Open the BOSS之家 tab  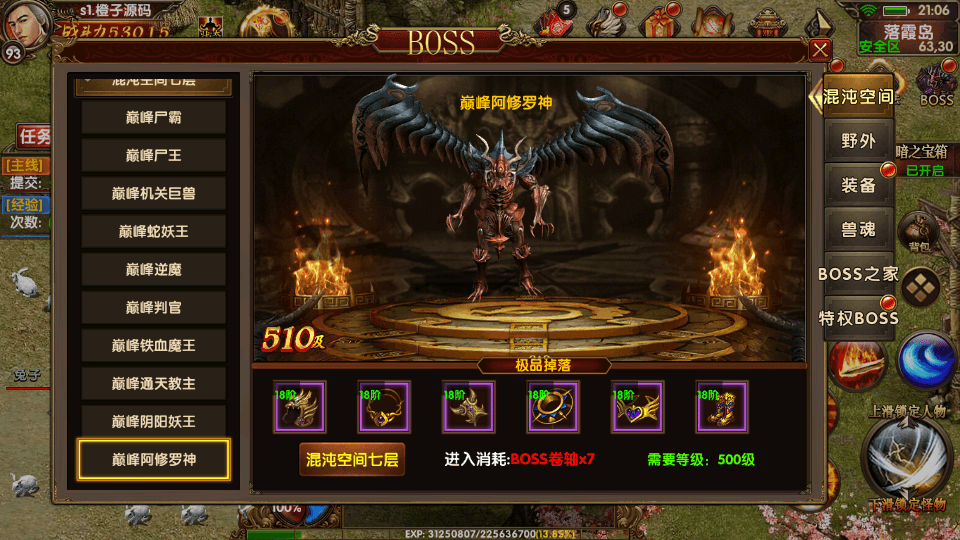(858, 274)
